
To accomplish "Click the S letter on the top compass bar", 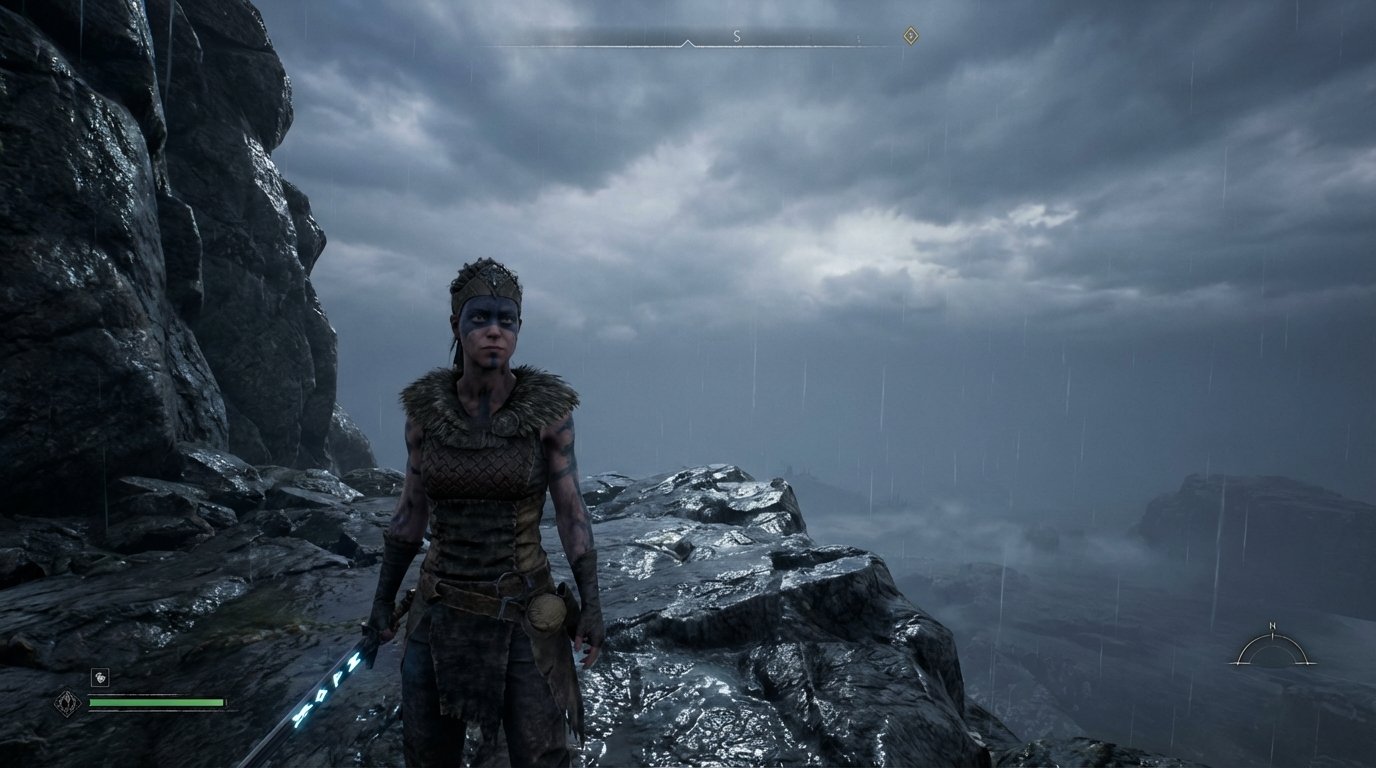I will click(736, 37).
